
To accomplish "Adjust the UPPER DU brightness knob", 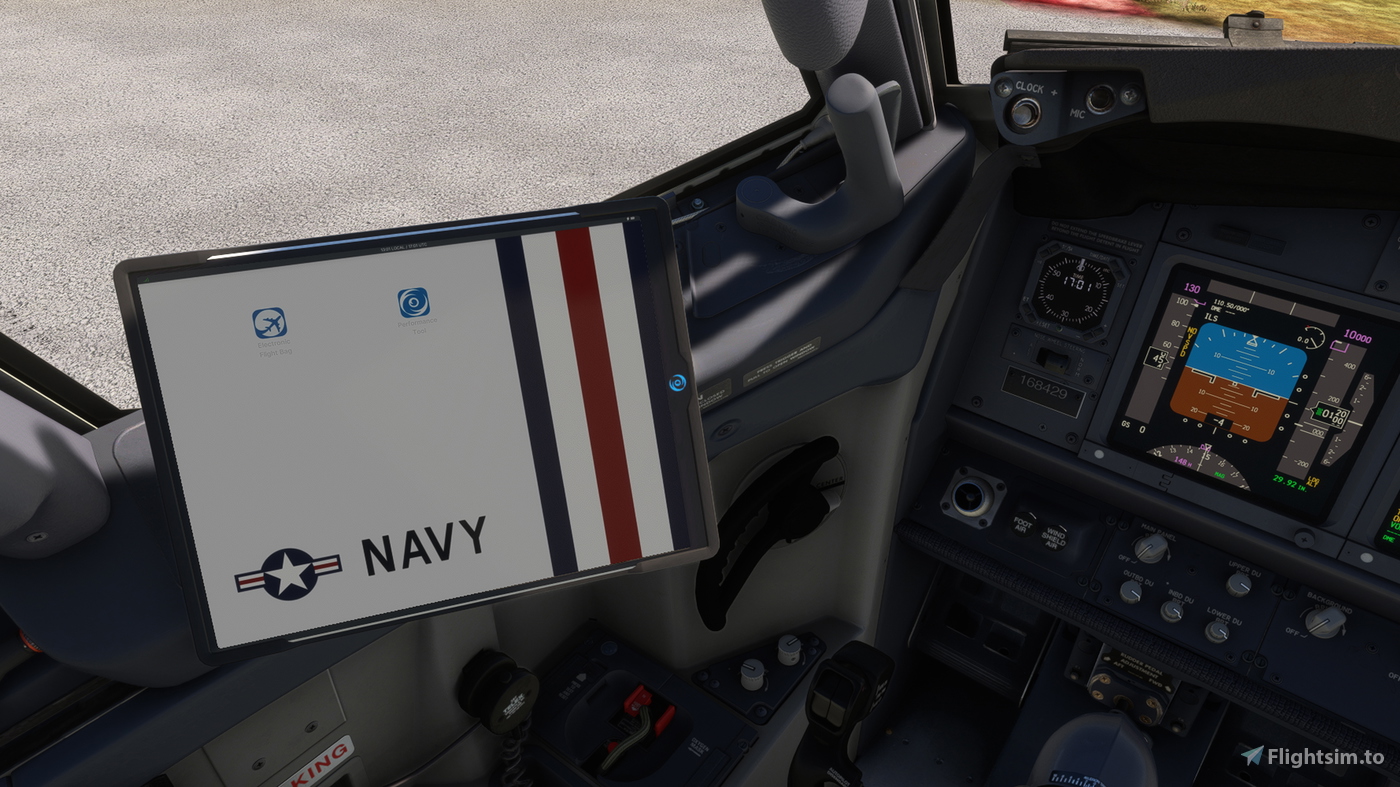I will [1238, 586].
